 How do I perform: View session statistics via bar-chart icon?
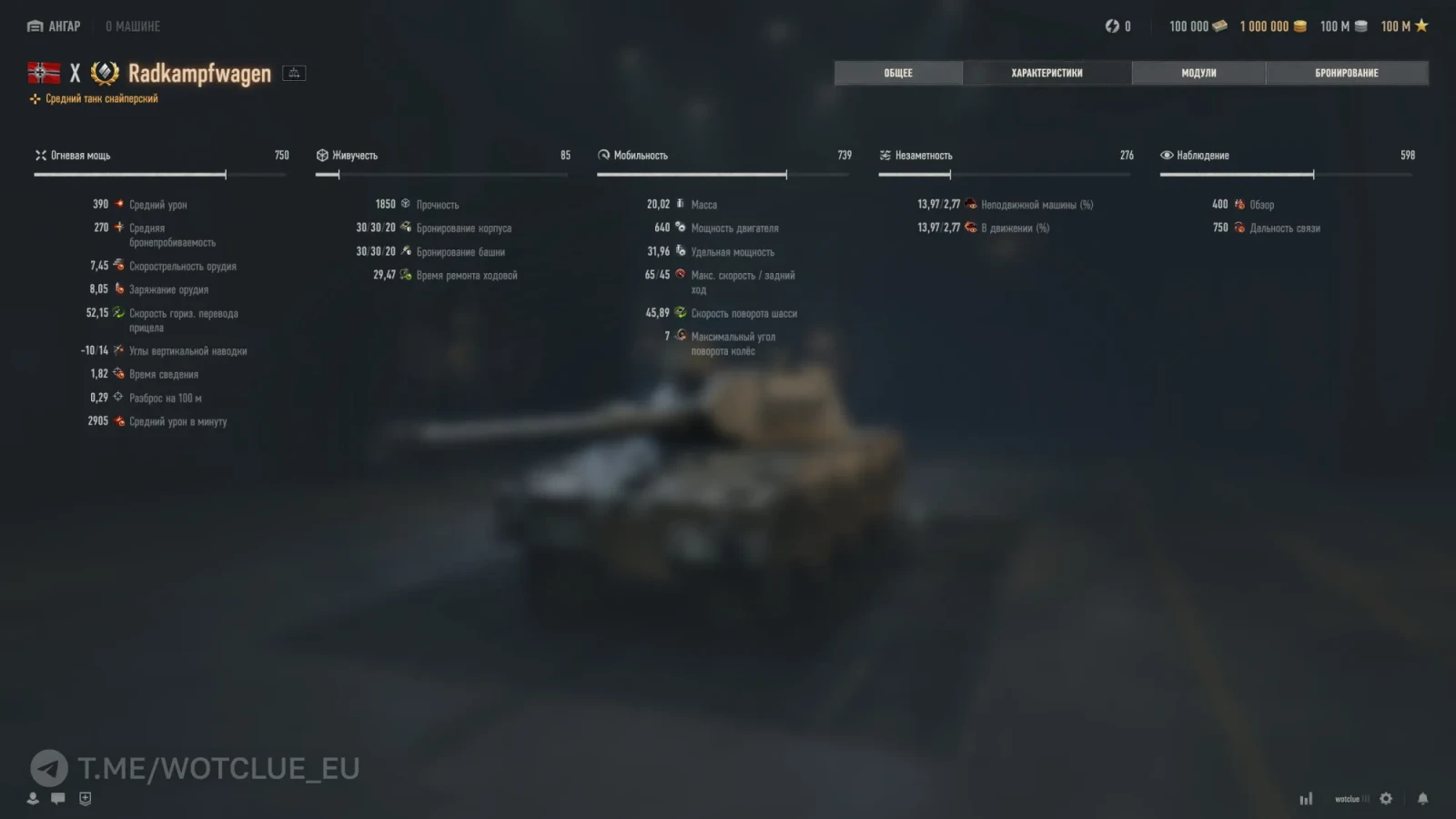coord(1307,798)
